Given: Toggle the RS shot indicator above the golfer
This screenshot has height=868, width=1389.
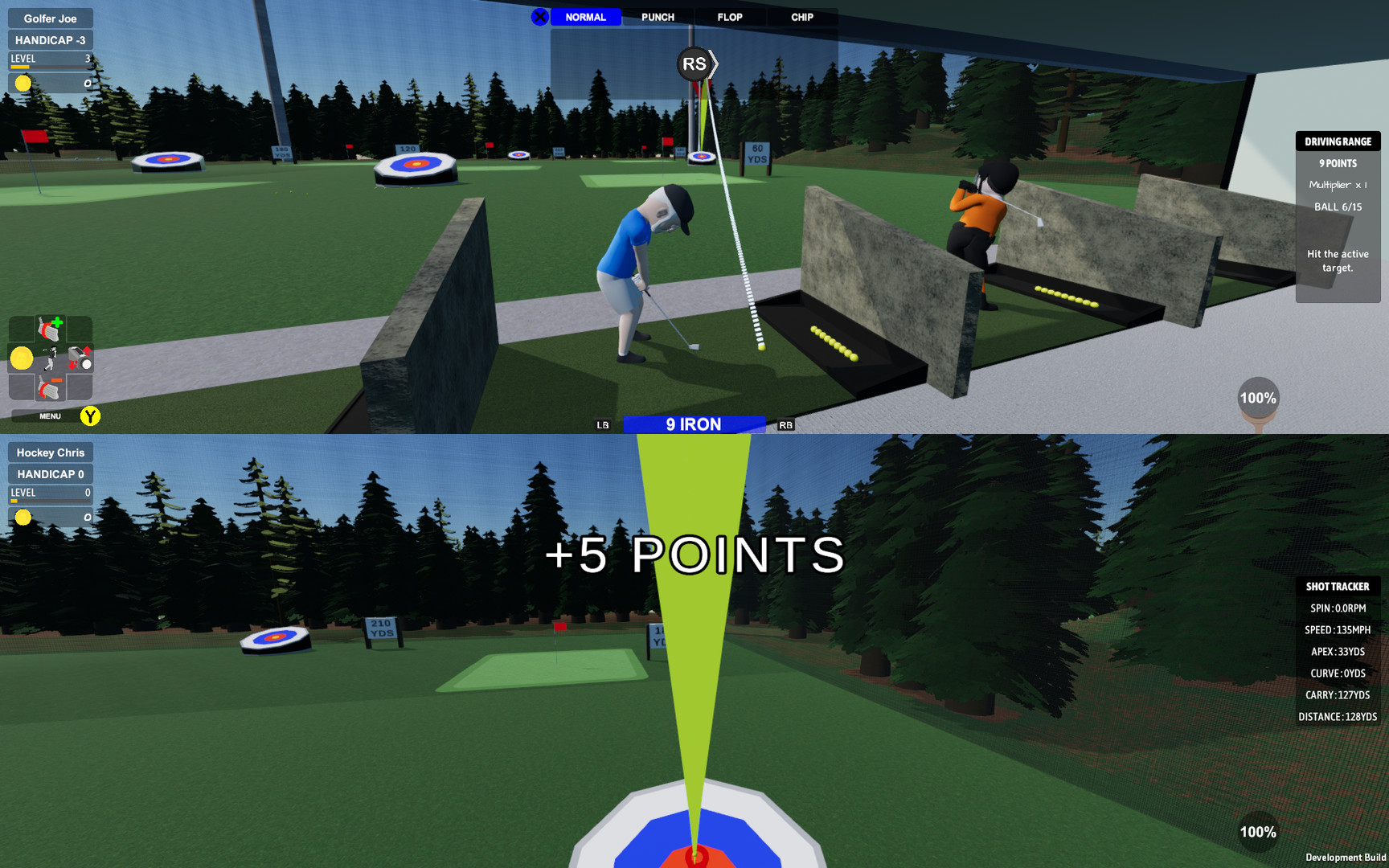Looking at the screenshot, I should [x=693, y=63].
